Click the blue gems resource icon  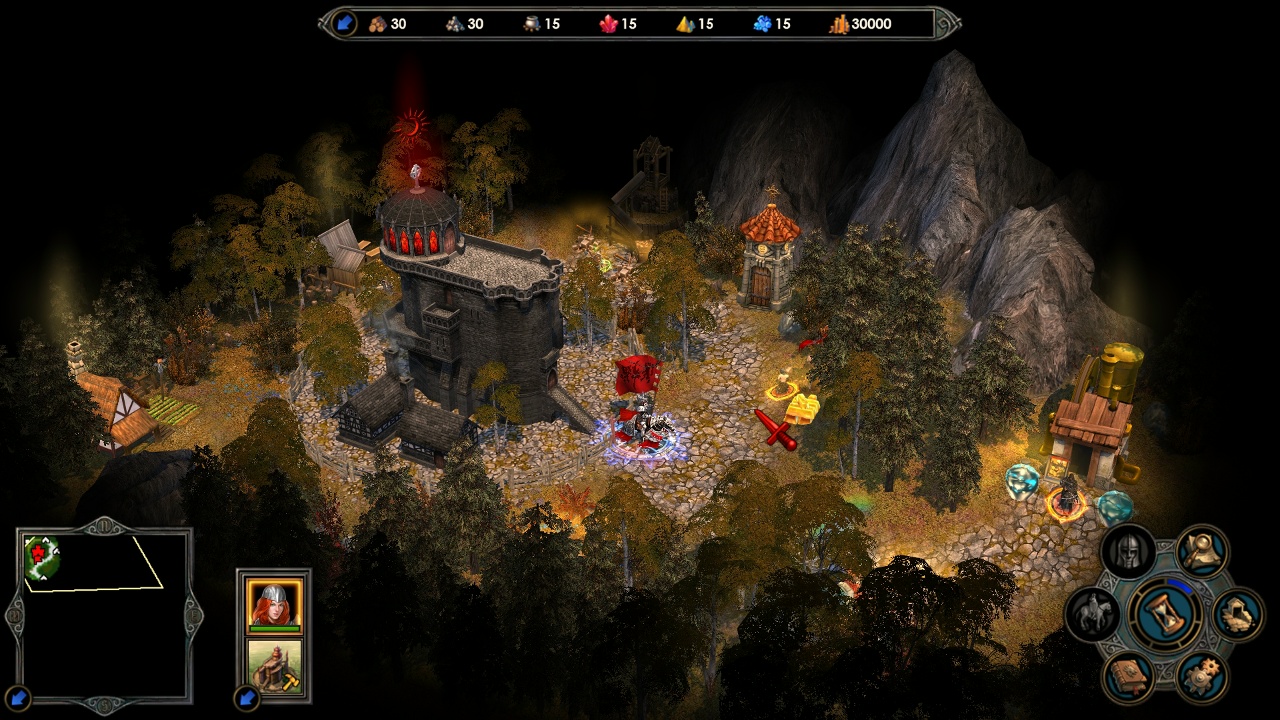[x=762, y=24]
